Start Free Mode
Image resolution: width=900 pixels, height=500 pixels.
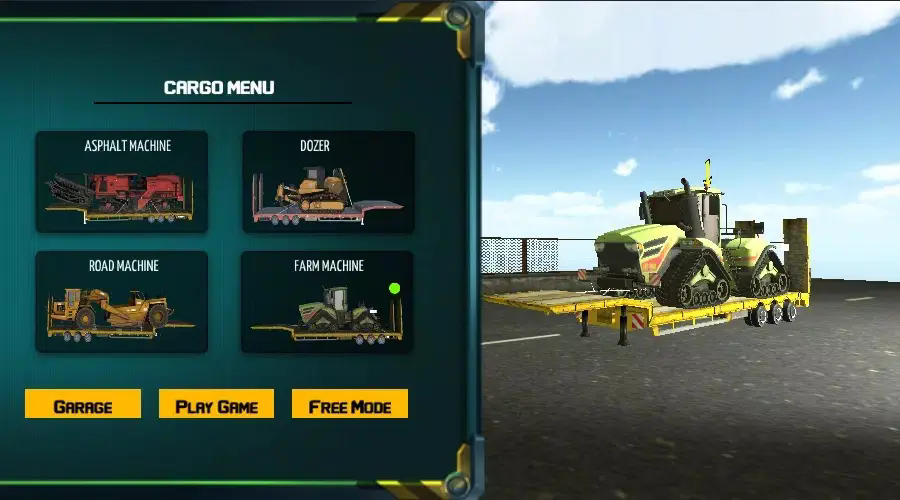tap(350, 405)
